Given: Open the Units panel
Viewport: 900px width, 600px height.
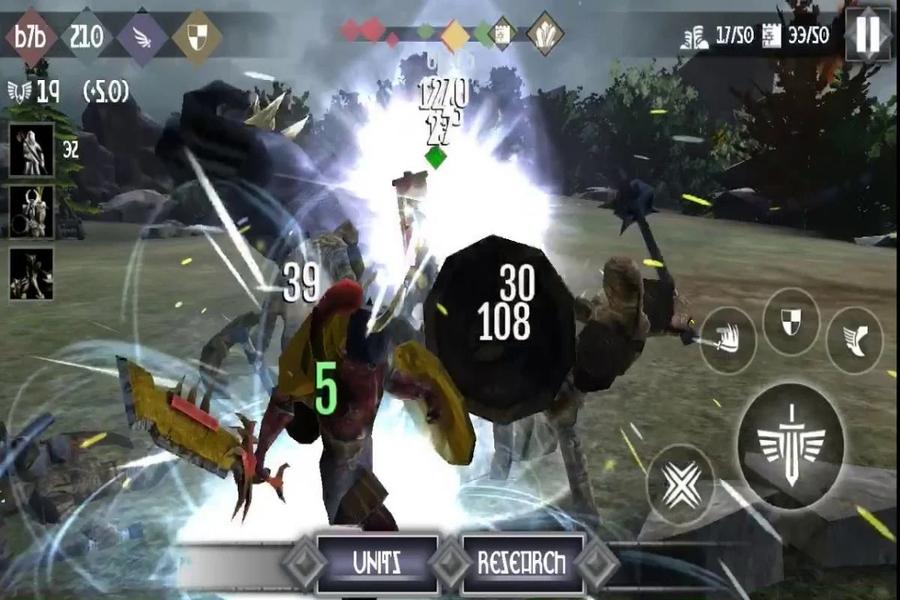Looking at the screenshot, I should pos(377,563).
